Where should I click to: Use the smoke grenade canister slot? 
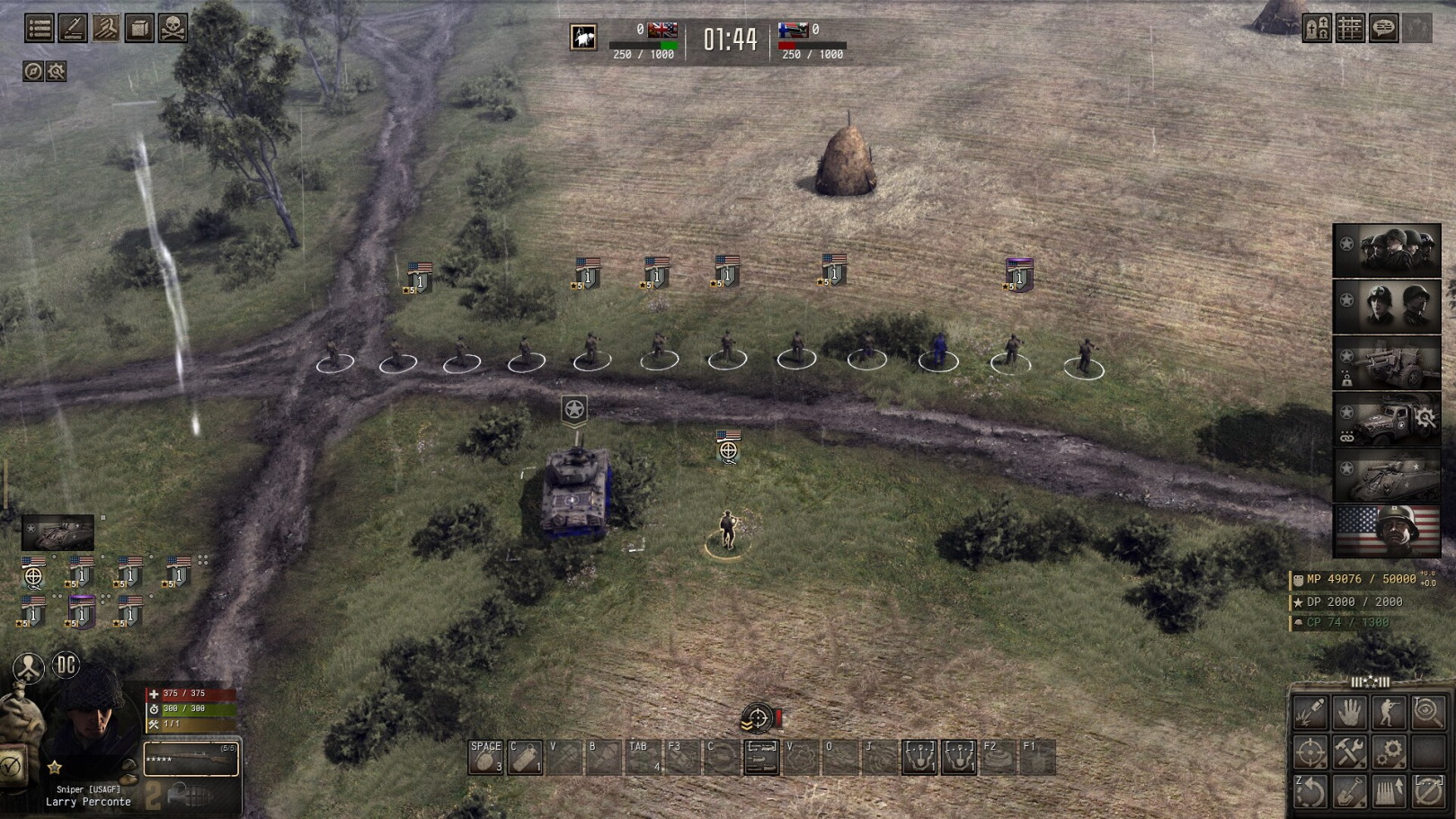click(x=525, y=757)
